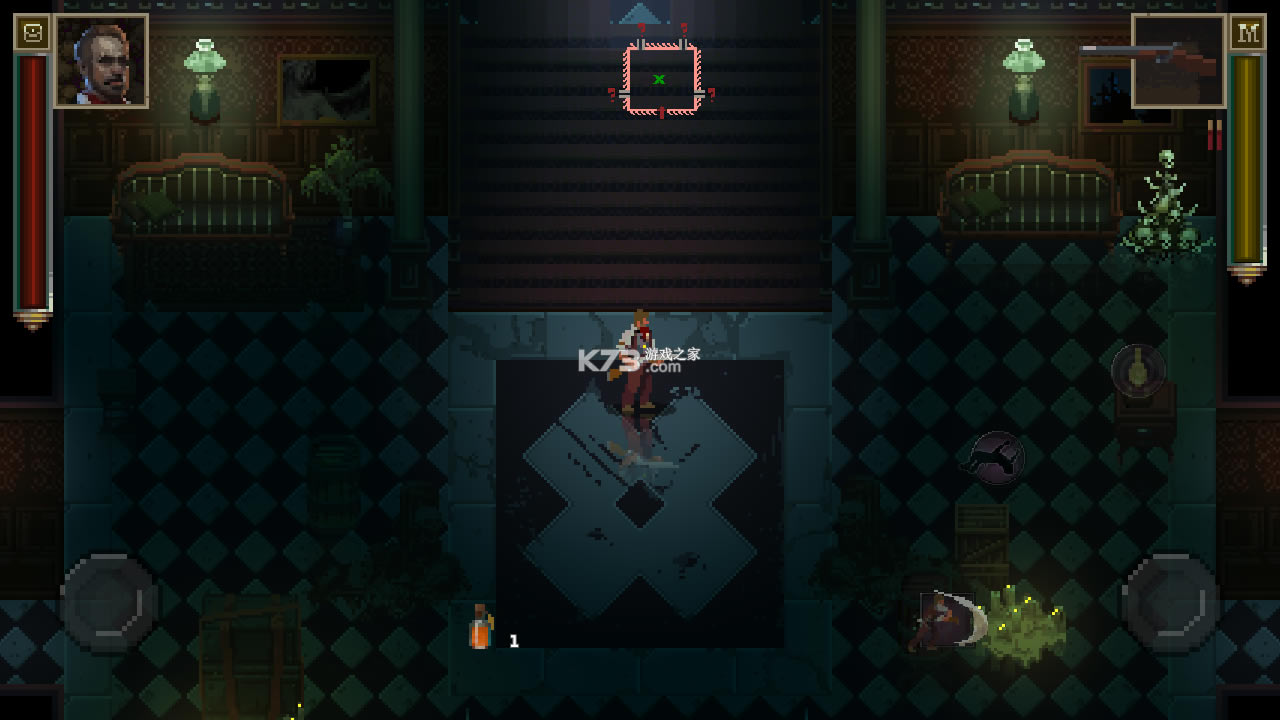Throw a grenade with the bottle button
Screen dimensions: 1280x720
point(1138,371)
